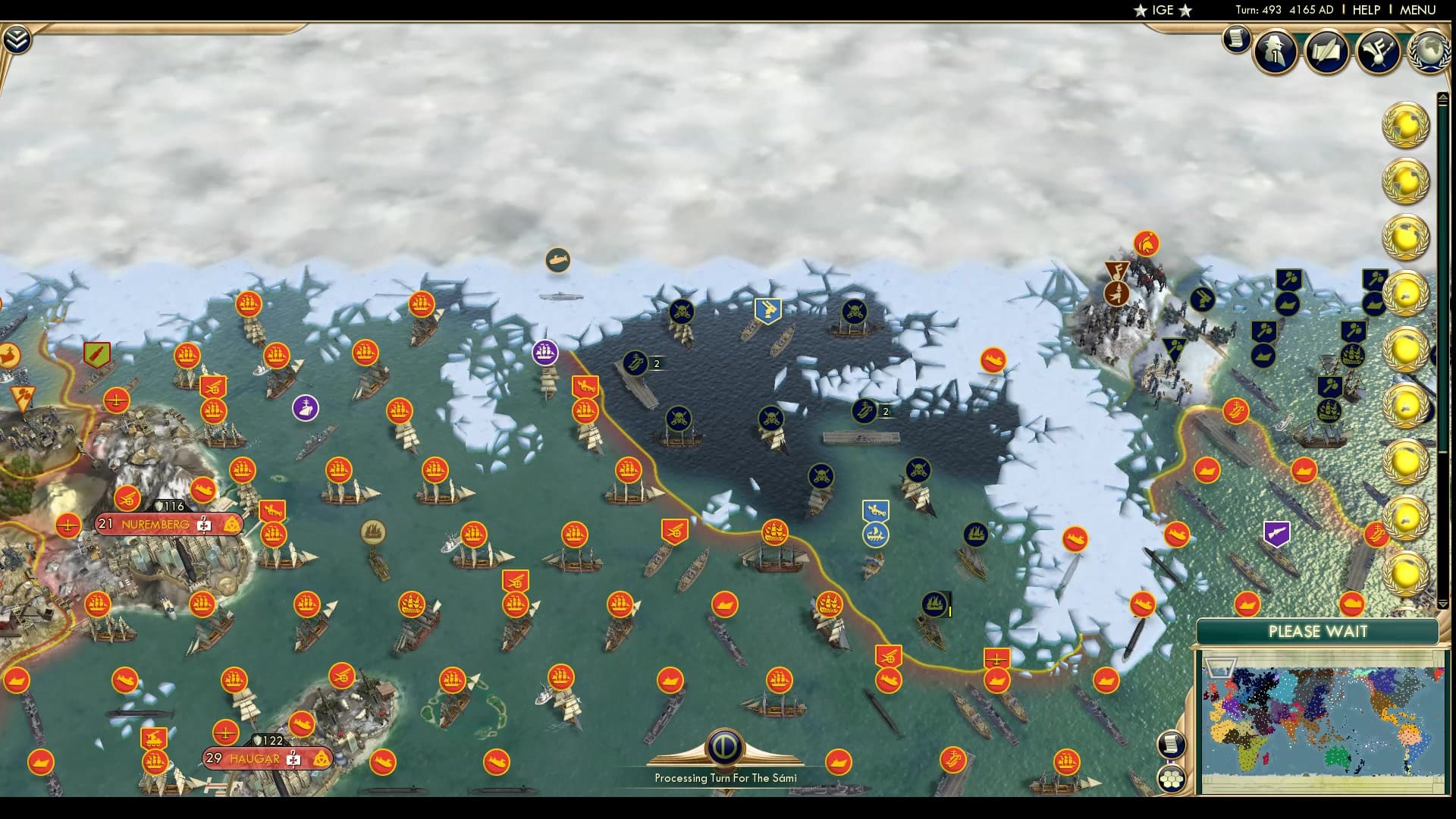1456x819 pixels.
Task: Click the topmost gold laurel notification medallion
Action: (1407, 125)
